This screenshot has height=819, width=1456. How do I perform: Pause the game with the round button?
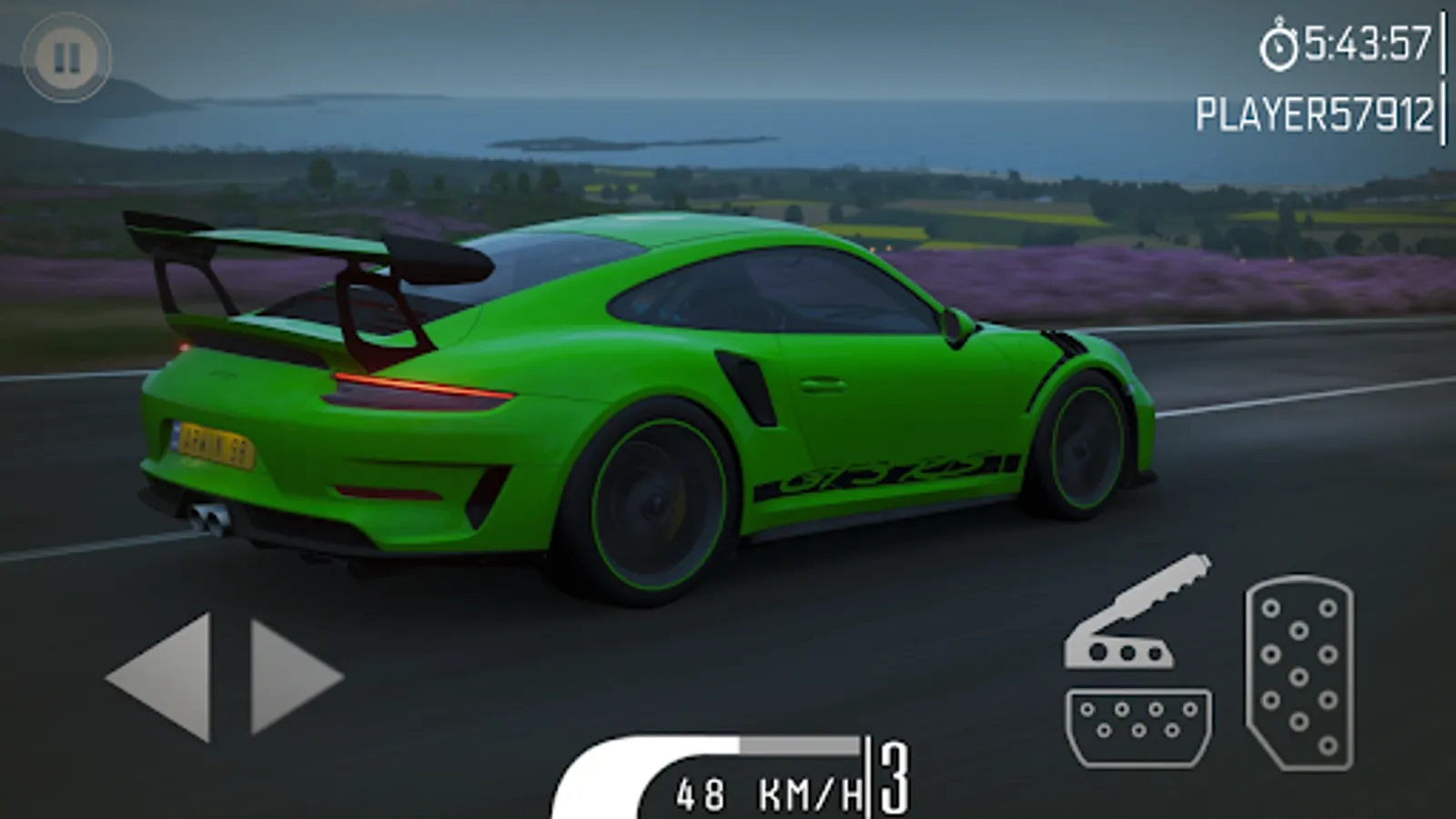tap(66, 57)
